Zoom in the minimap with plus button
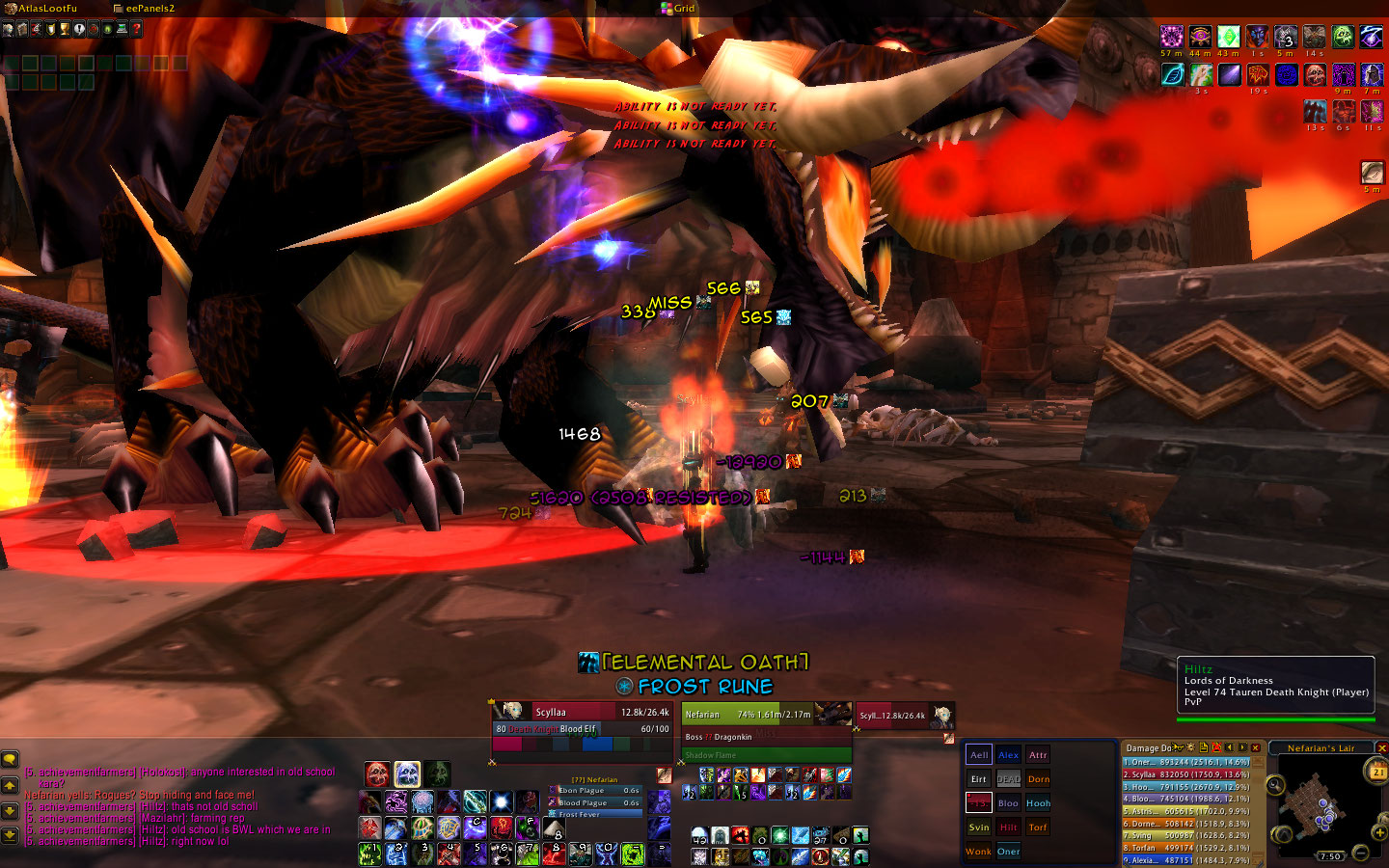This screenshot has height=868, width=1389. pos(1379,832)
